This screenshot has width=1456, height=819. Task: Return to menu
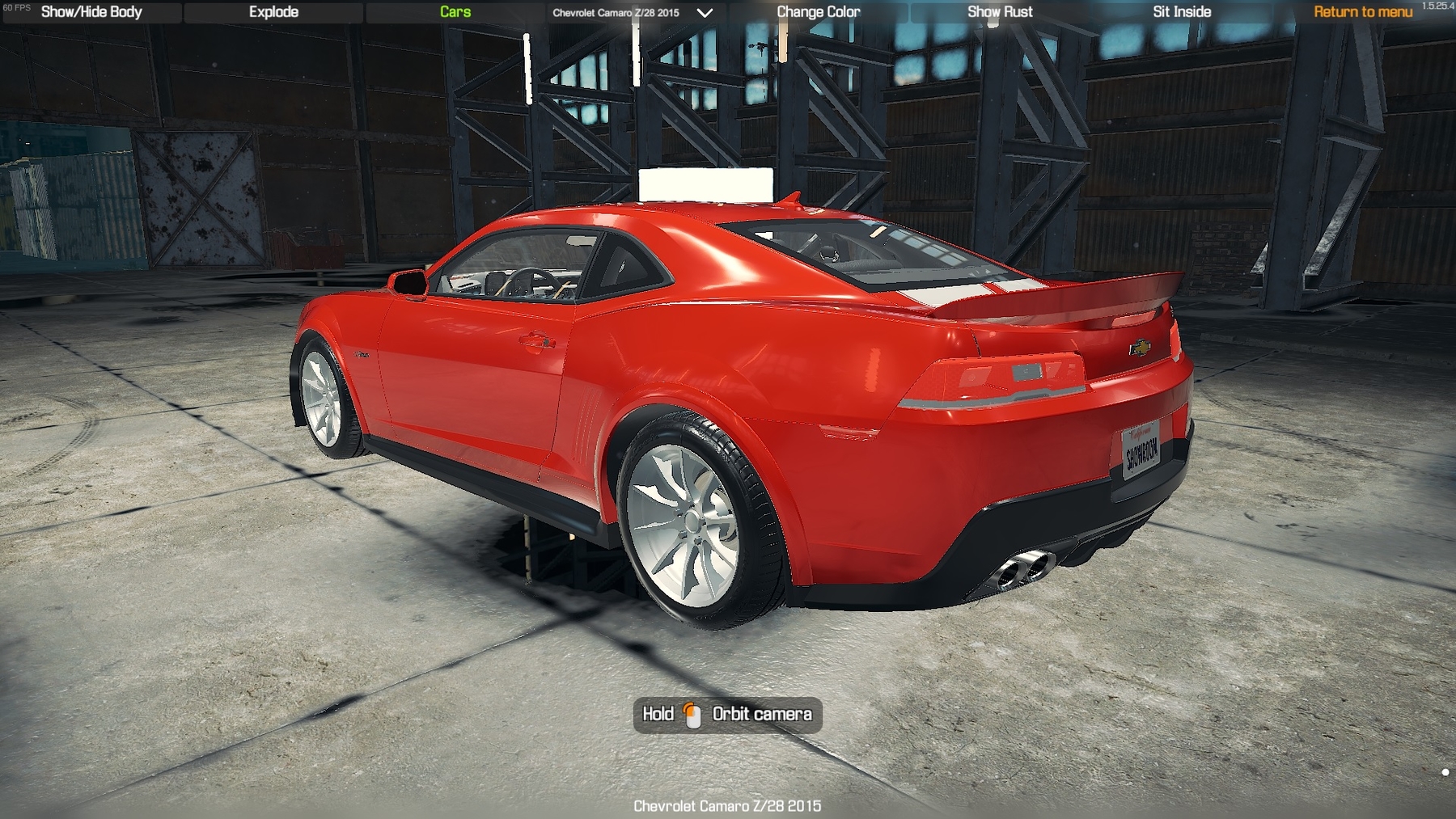(x=1362, y=12)
